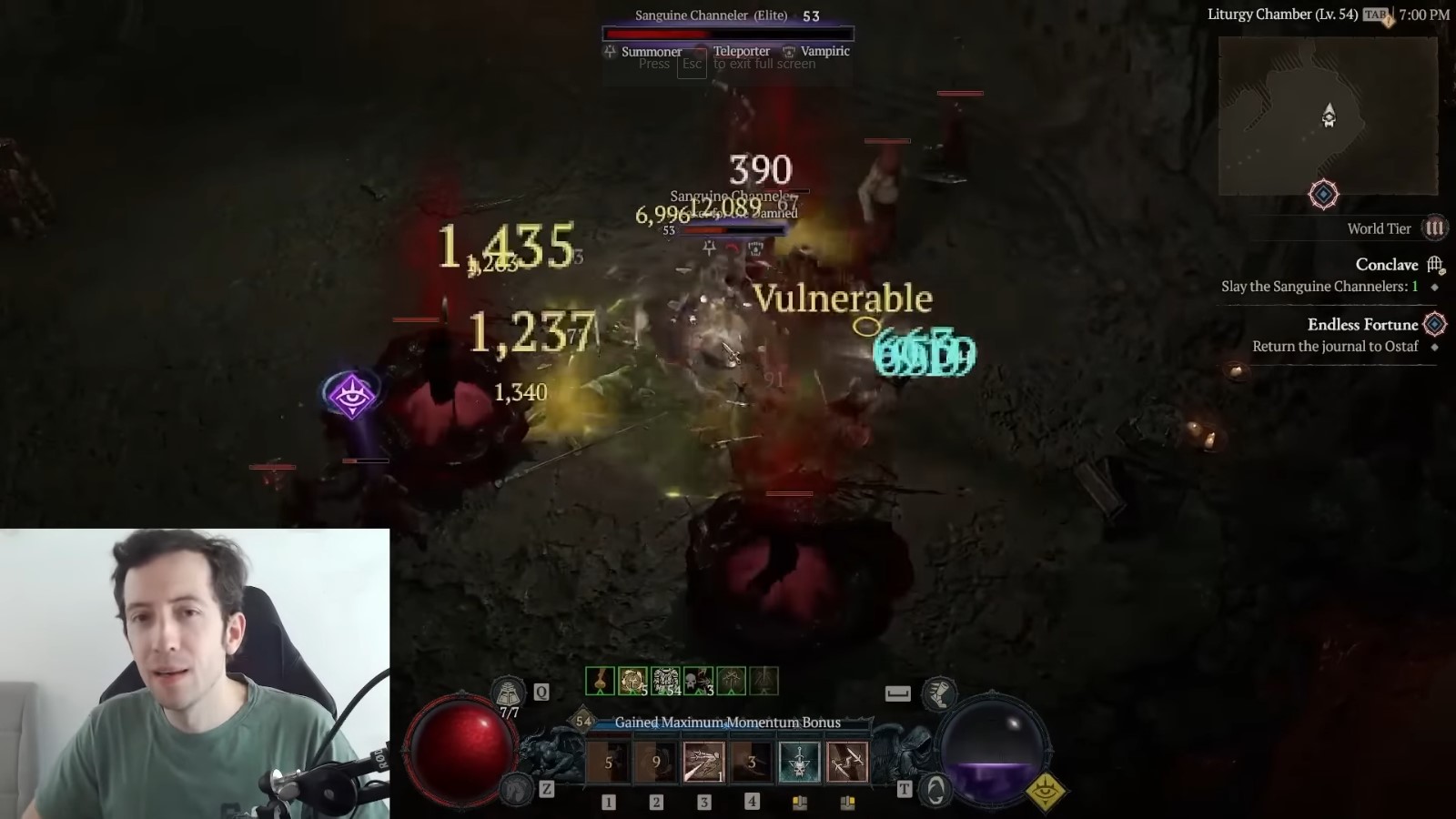Click the Conclave dungeon icon

pyautogui.click(x=1437, y=266)
